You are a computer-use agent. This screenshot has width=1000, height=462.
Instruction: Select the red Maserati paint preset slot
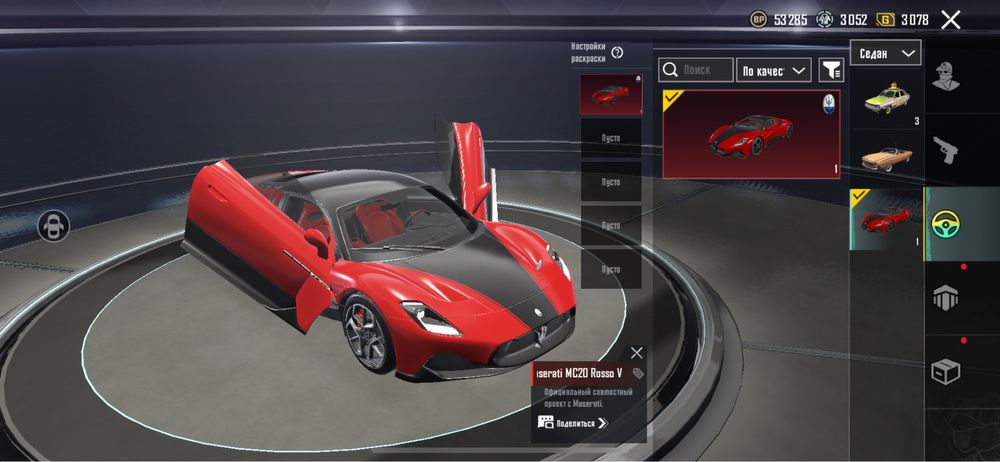pos(611,94)
